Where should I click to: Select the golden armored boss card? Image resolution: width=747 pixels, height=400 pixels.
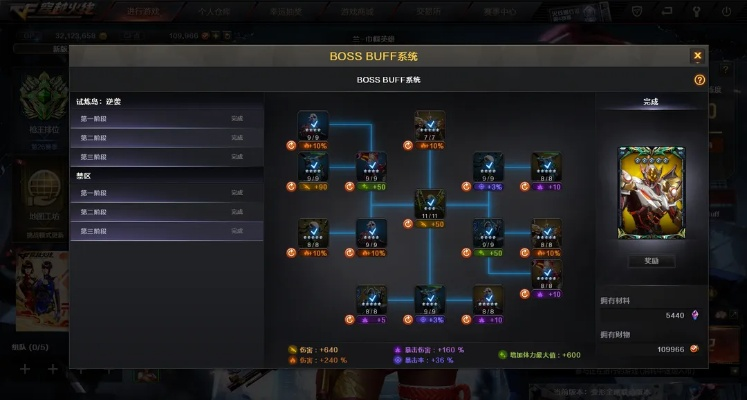[x=651, y=193]
